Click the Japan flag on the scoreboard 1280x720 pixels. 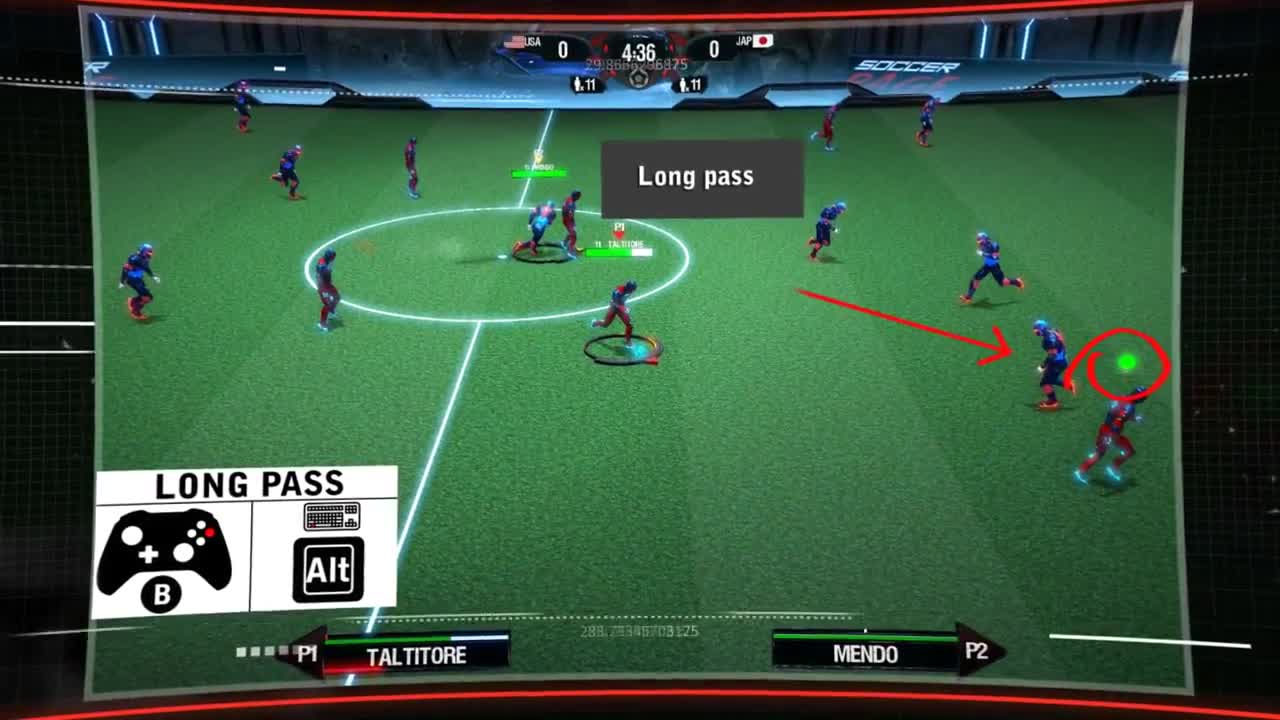pos(763,42)
